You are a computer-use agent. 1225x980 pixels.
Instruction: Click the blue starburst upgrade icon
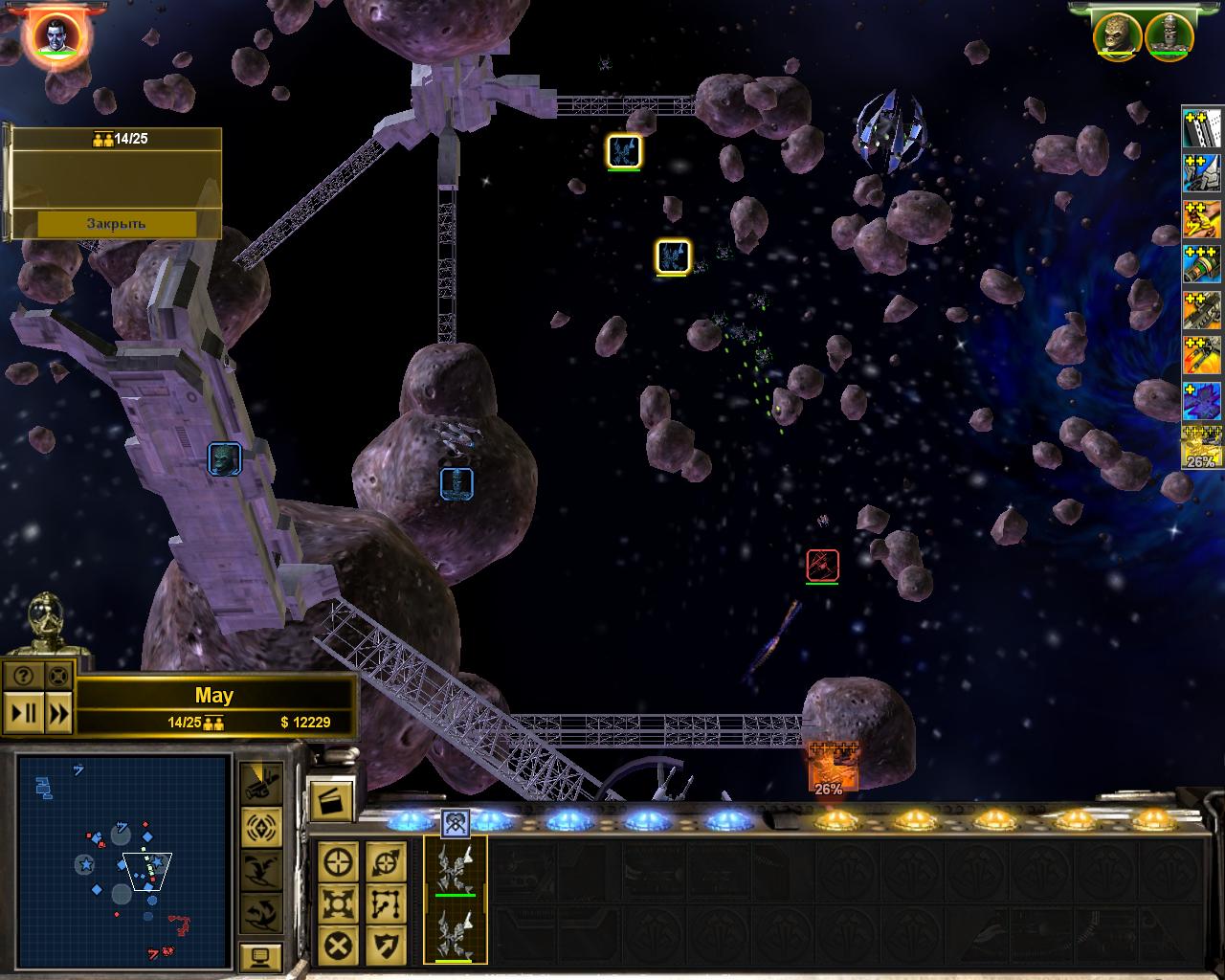pos(1201,401)
